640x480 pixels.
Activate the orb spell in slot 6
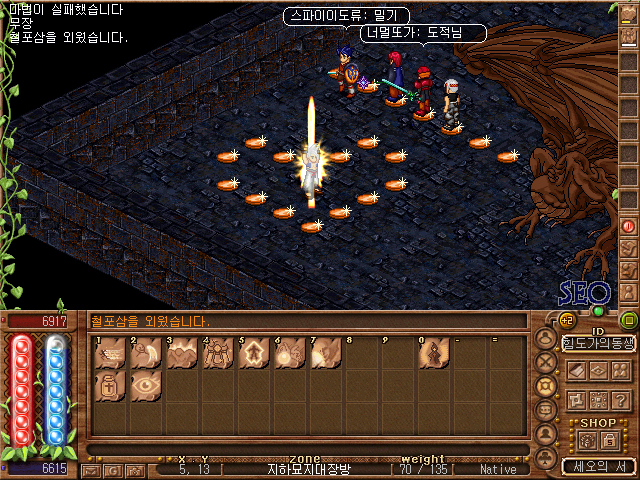click(x=290, y=353)
